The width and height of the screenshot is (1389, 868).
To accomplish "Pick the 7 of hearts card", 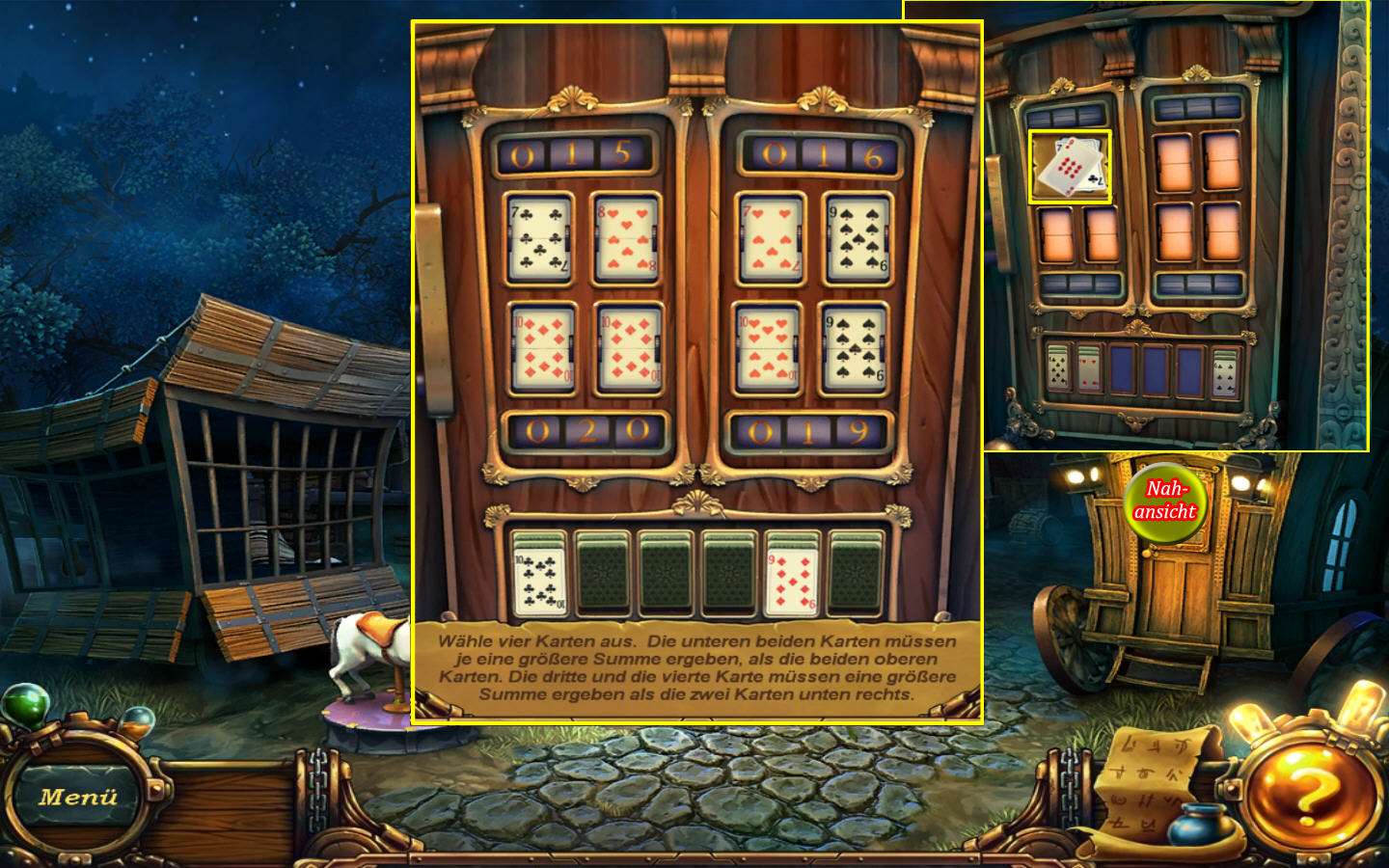I will [x=771, y=236].
